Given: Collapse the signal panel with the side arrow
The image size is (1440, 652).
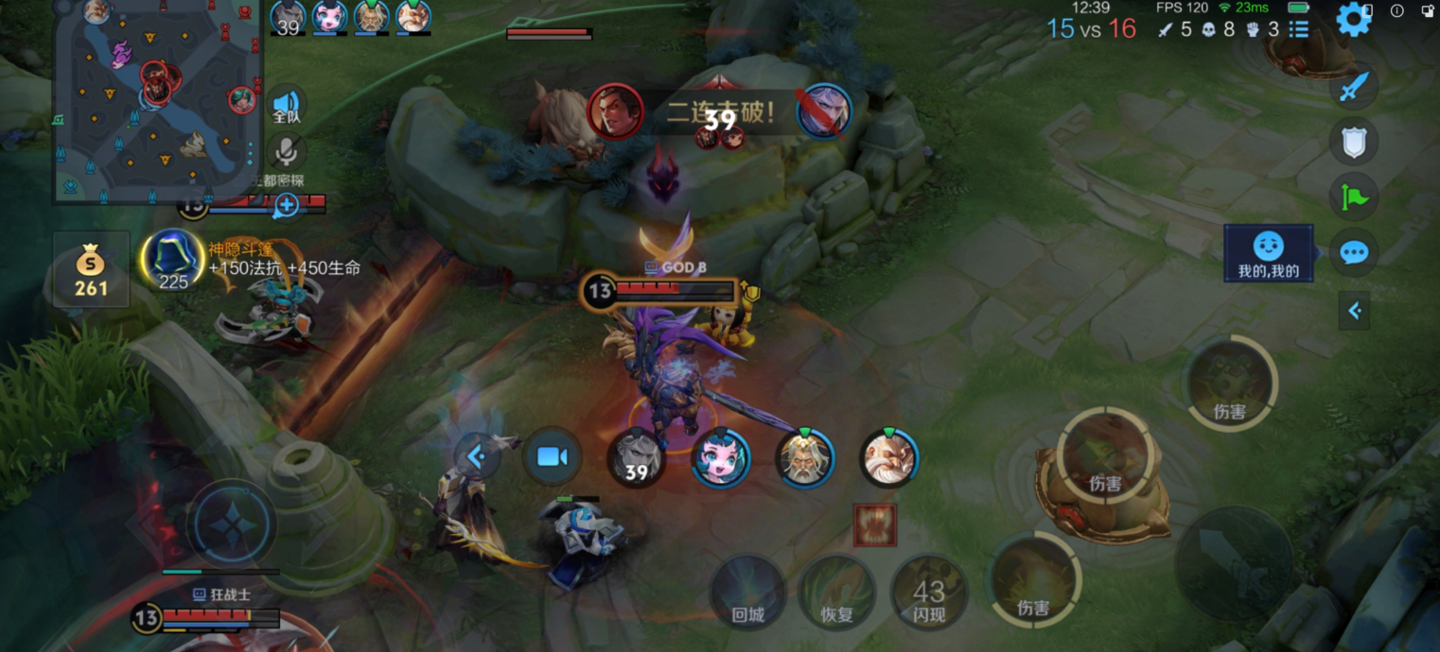Looking at the screenshot, I should coord(1354,311).
